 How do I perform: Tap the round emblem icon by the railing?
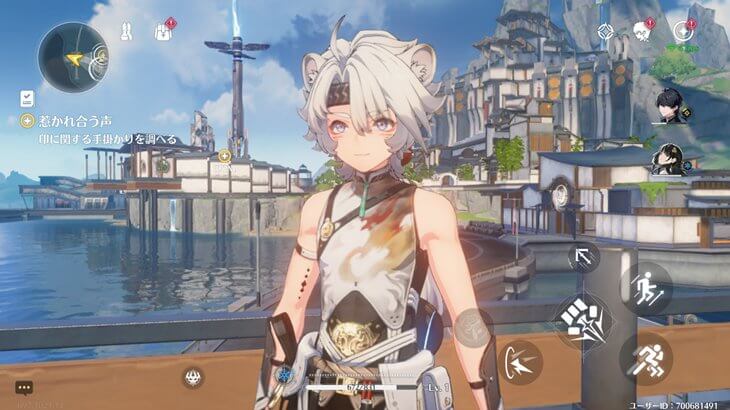(194, 376)
